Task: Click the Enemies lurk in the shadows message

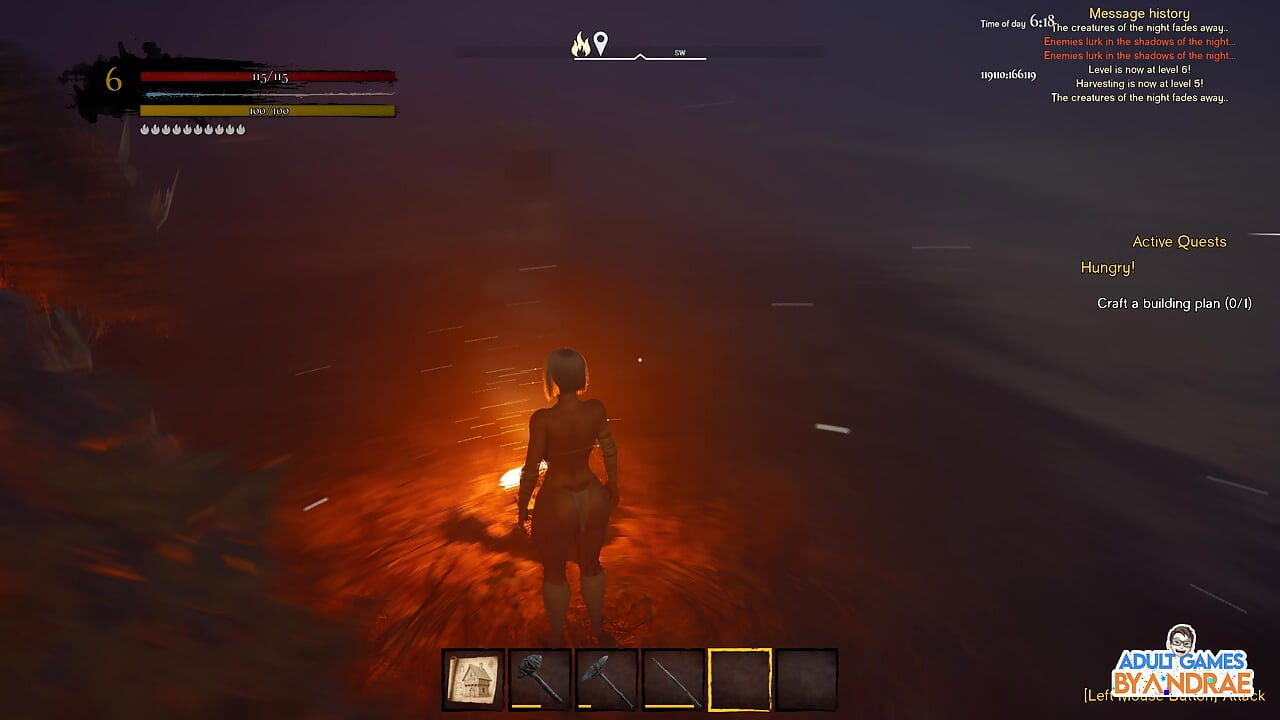Action: click(1138, 42)
